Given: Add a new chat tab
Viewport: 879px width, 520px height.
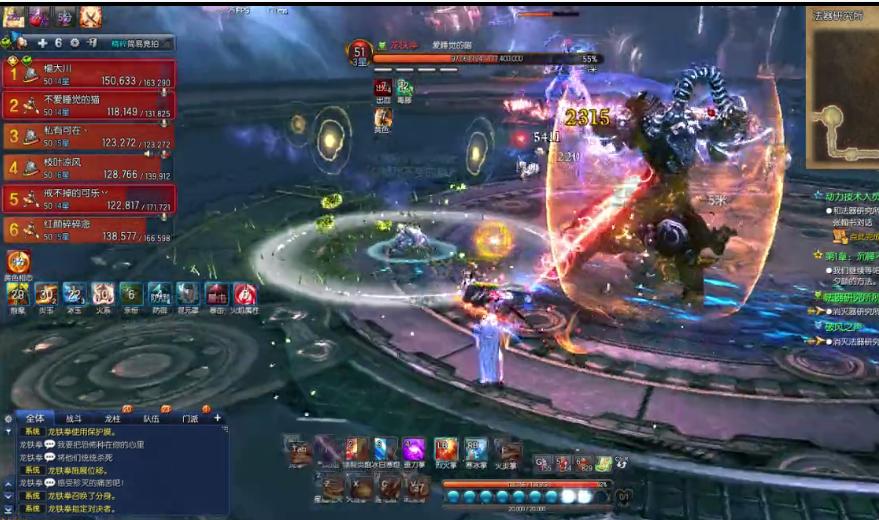Looking at the screenshot, I should [218, 418].
